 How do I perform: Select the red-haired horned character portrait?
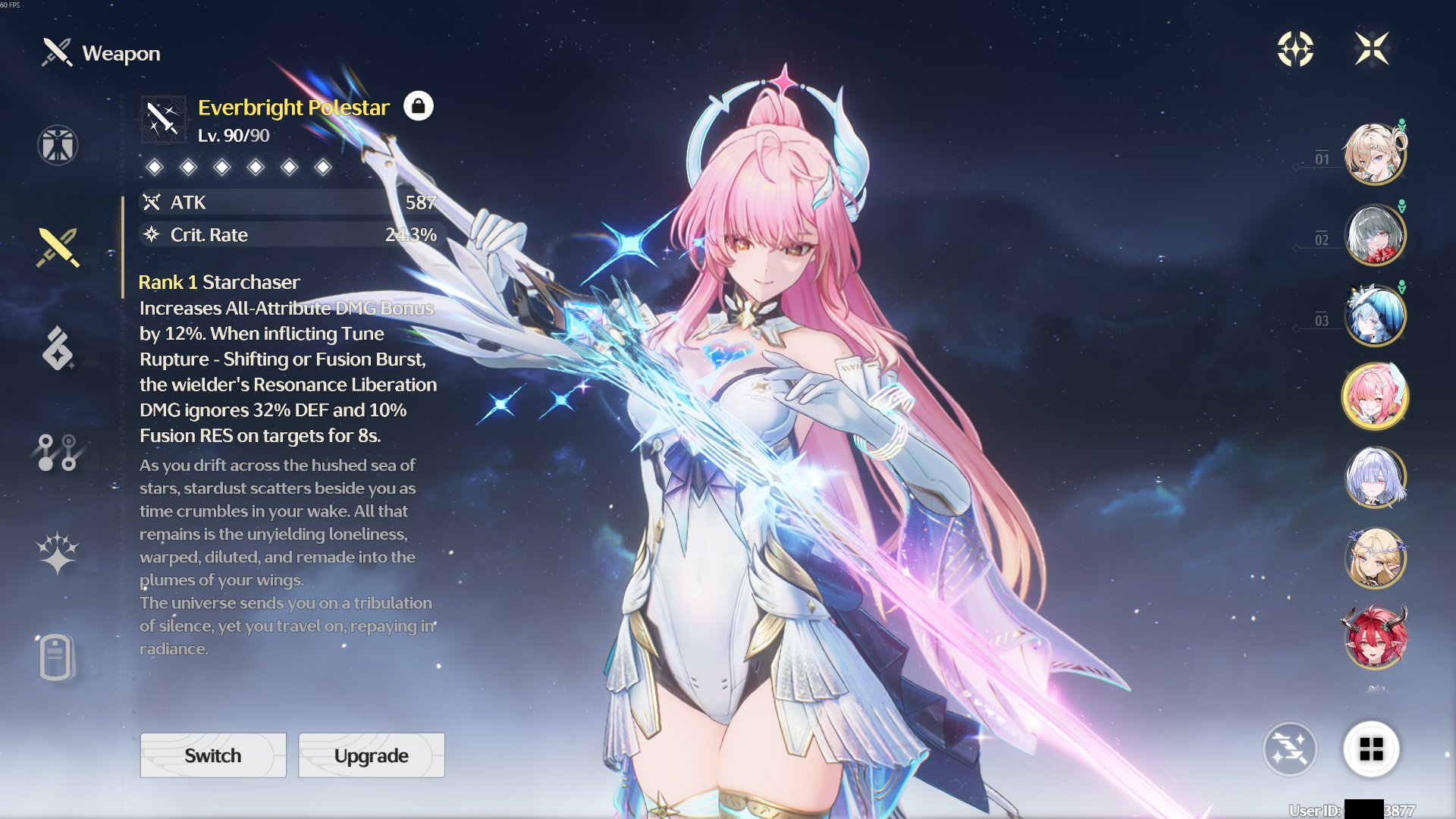[1374, 638]
